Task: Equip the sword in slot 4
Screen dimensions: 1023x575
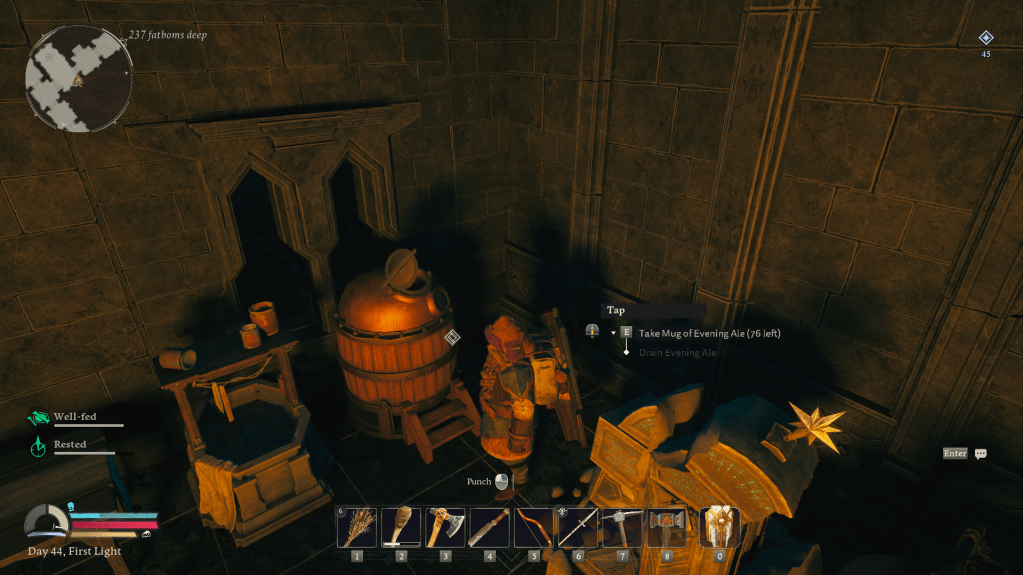Action: coord(489,526)
